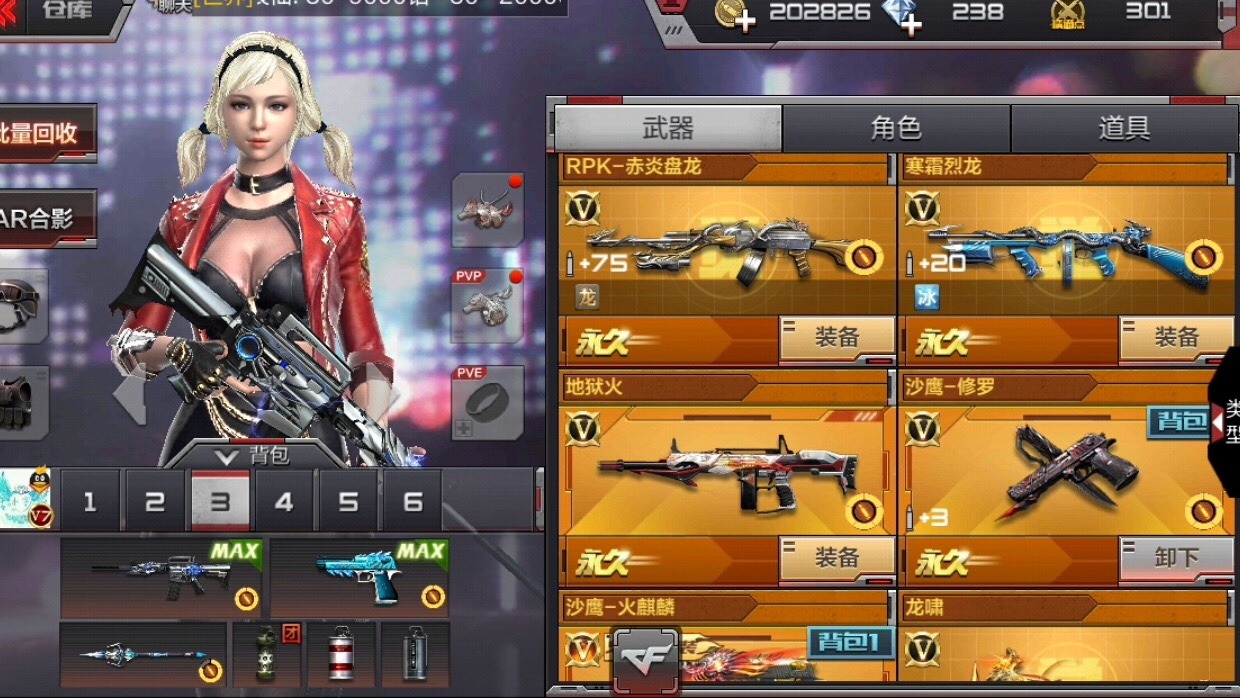Switch to the 武器 weapons tab
The image size is (1240, 698).
tap(667, 128)
